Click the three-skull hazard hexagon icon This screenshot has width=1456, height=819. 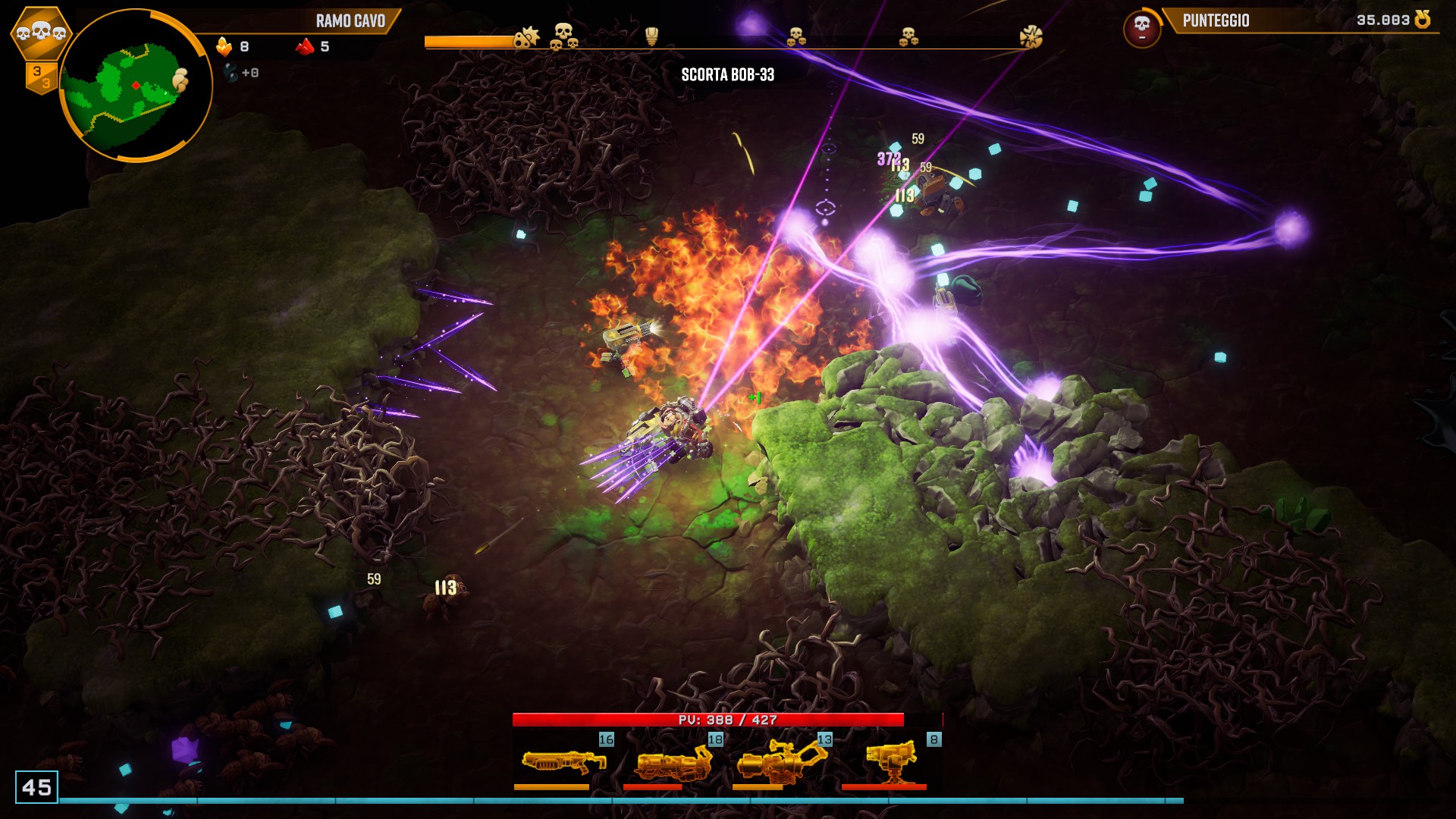41,33
